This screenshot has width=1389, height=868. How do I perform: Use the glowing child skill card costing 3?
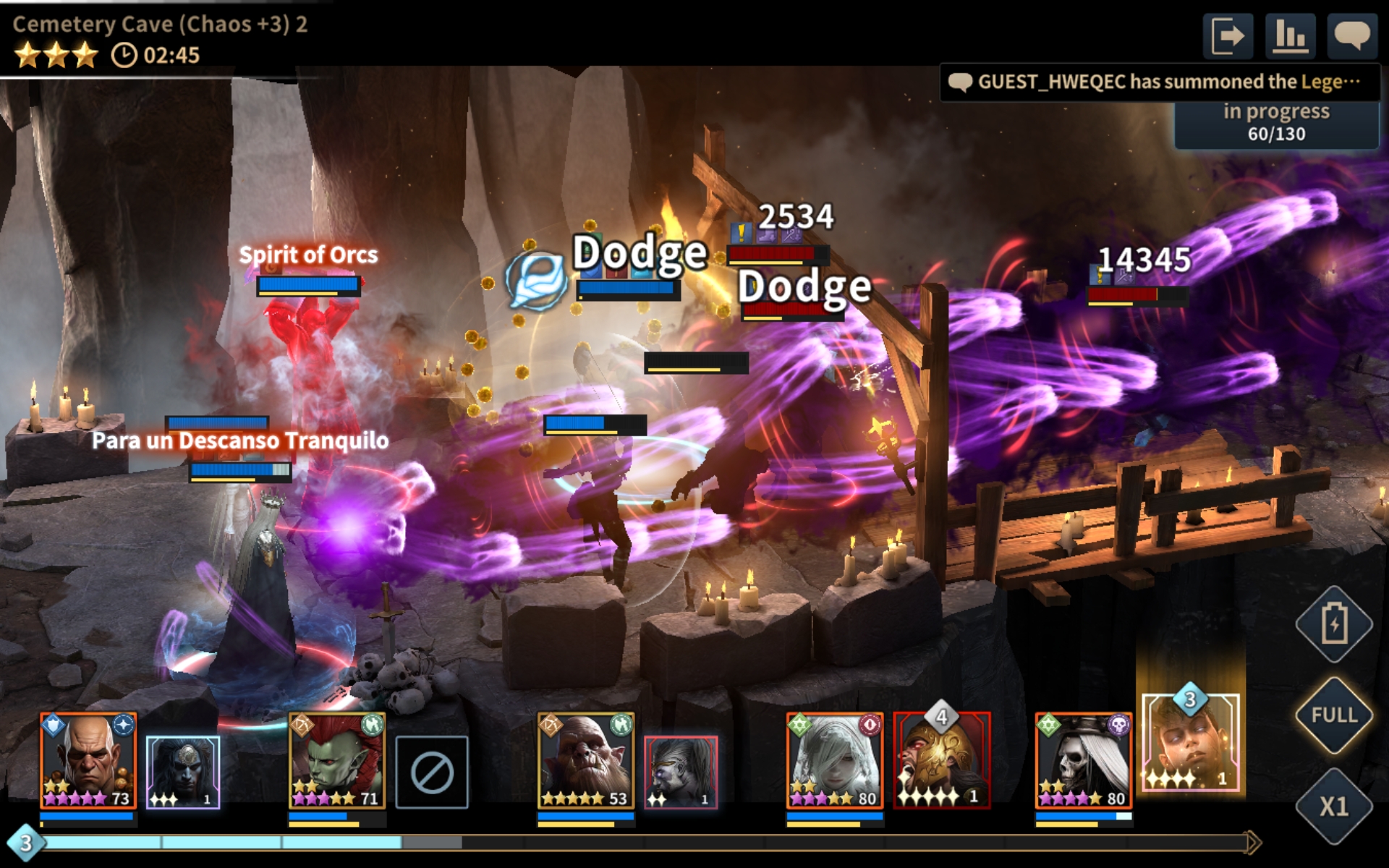(x=1190, y=743)
